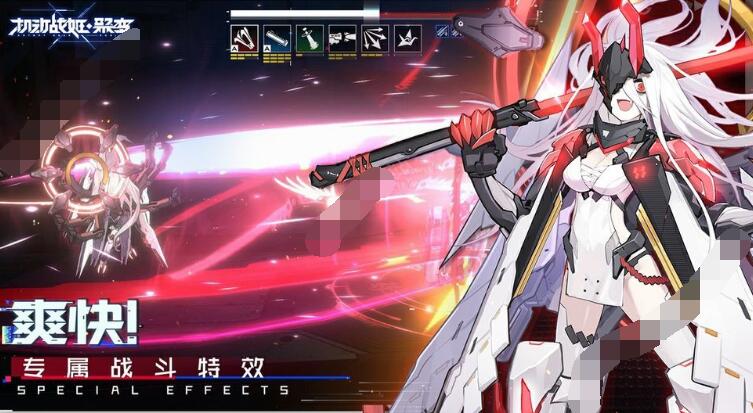
Task: Select the cylinder cannon weapon icon
Action: [x=277, y=39]
